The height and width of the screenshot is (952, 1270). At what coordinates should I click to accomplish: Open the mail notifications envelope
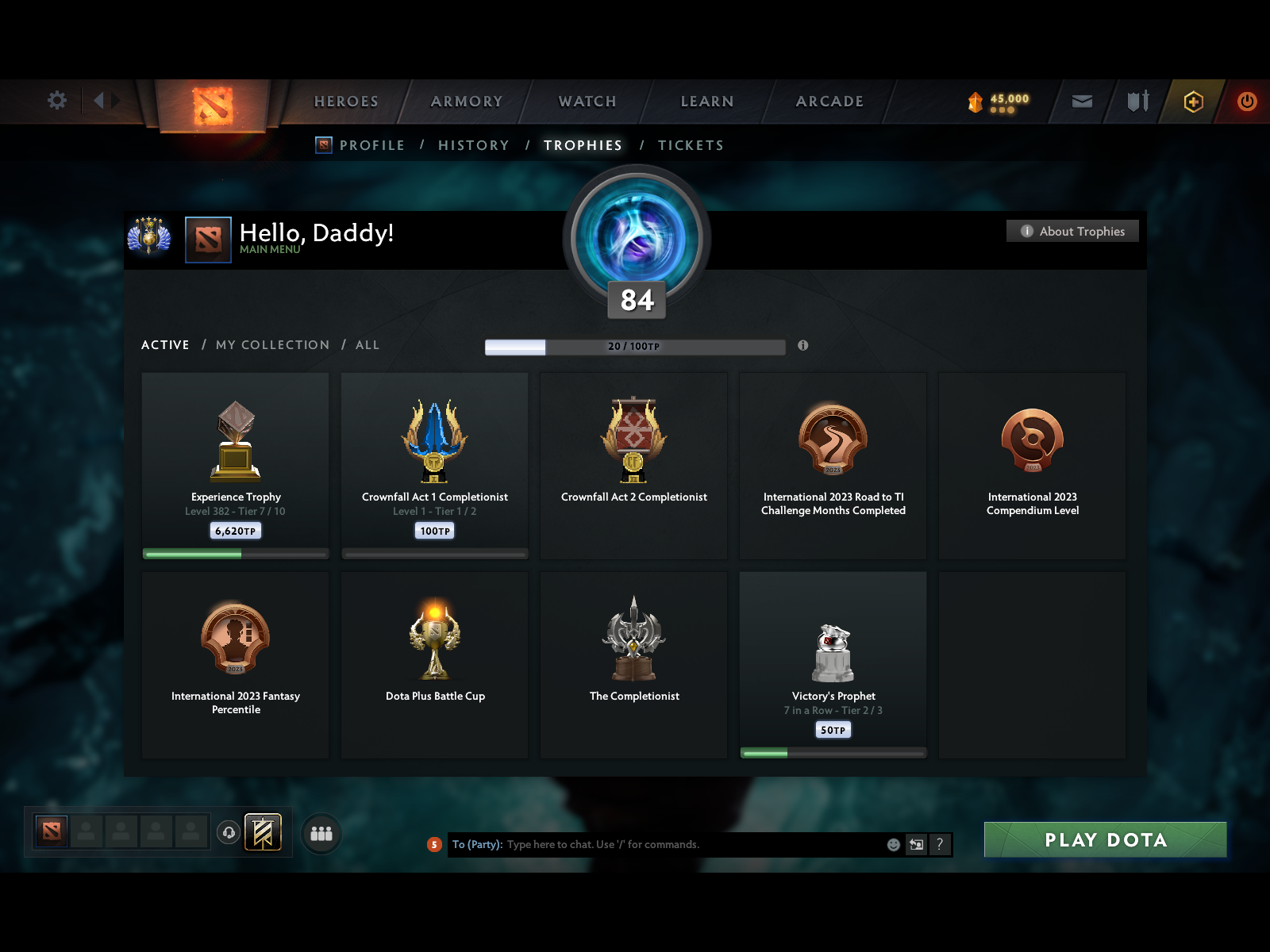(x=1081, y=102)
